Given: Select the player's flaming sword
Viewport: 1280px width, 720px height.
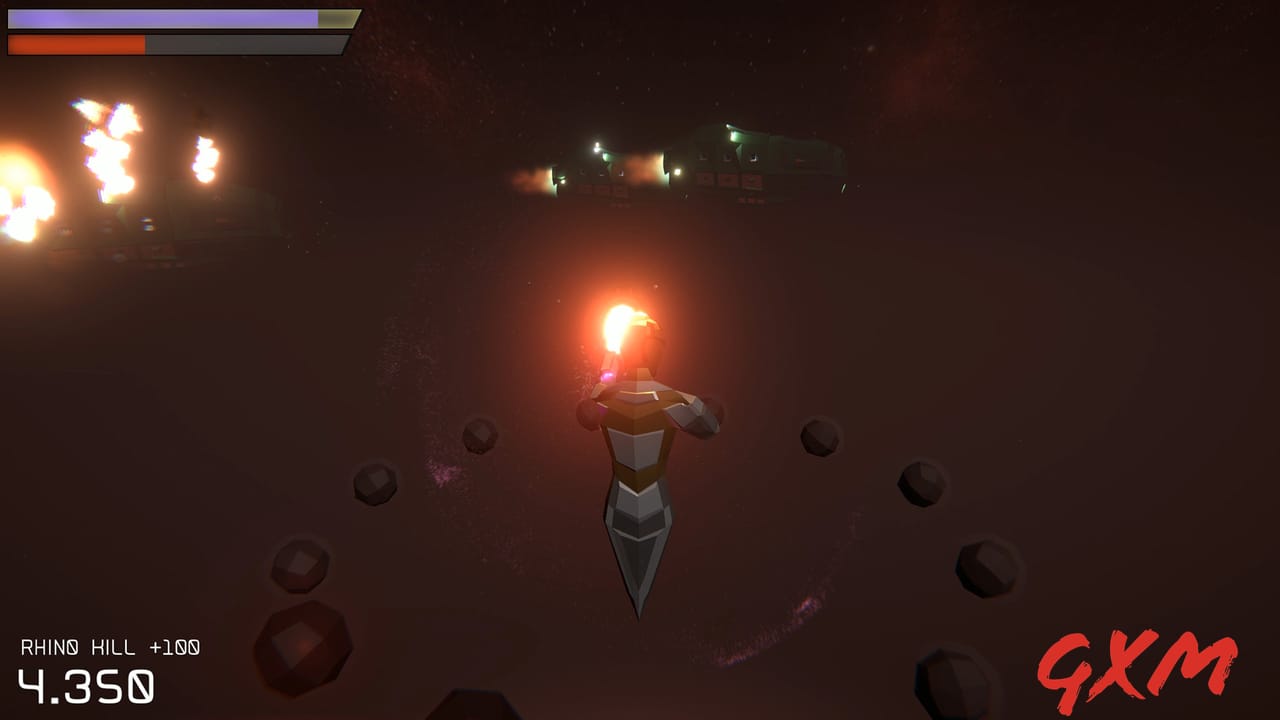Looking at the screenshot, I should (x=620, y=330).
